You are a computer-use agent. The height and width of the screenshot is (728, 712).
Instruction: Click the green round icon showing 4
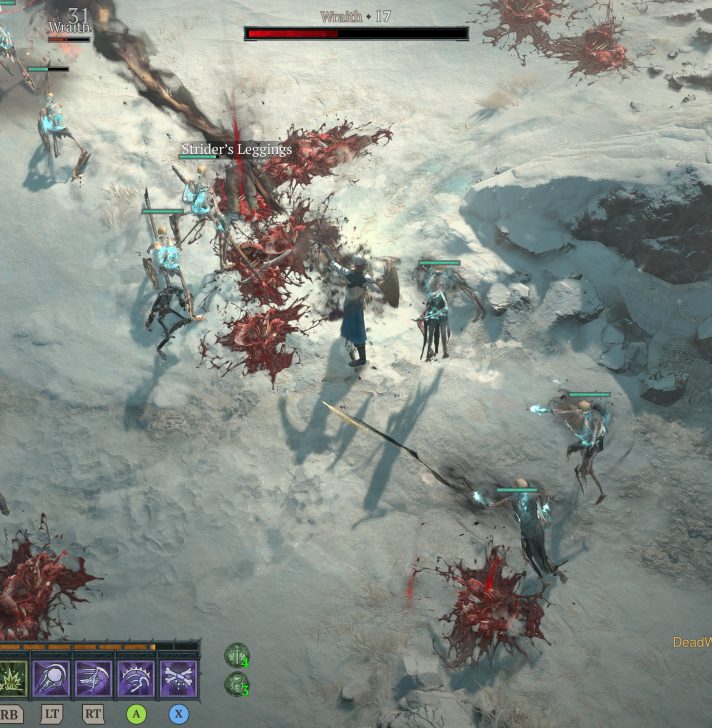[237, 655]
